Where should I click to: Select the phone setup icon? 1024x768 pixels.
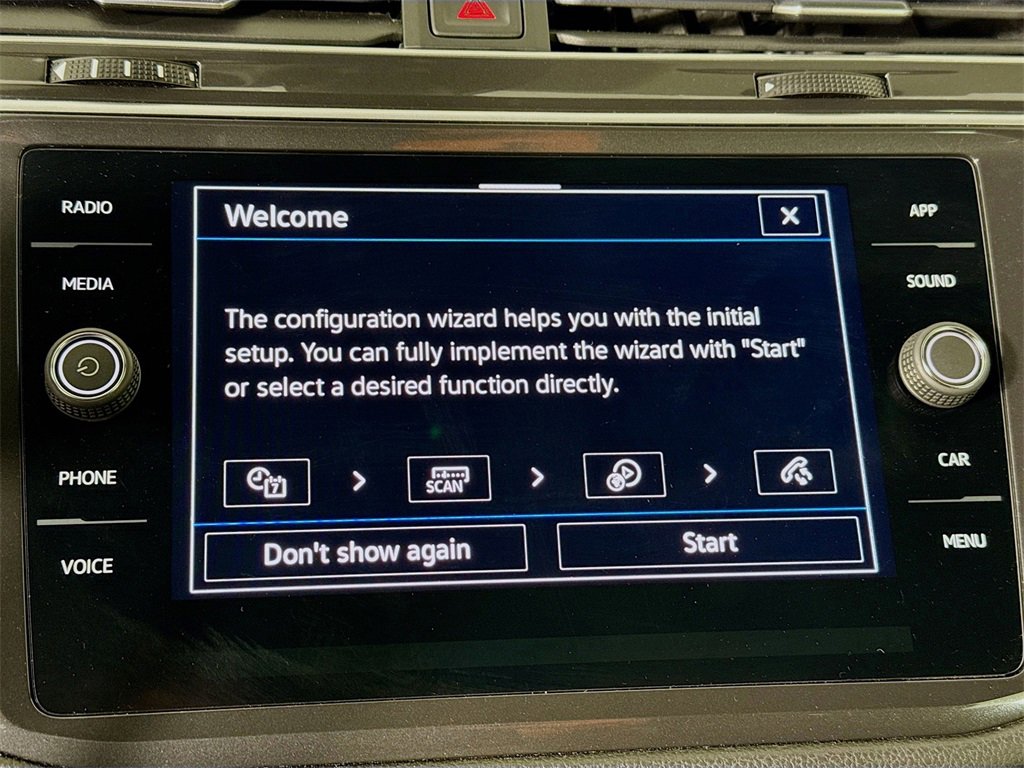tap(795, 471)
